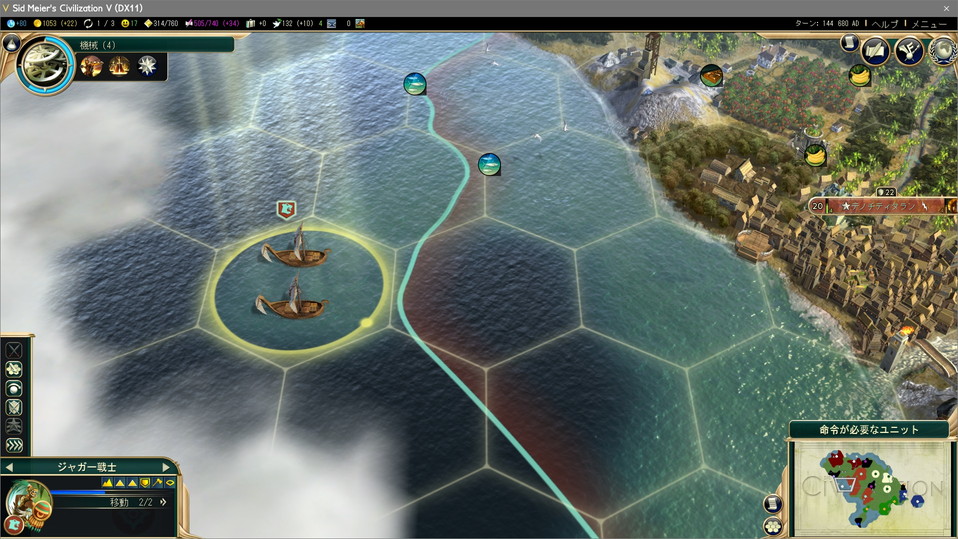958x539 pixels.
Task: Select the embarked Jaguar Warrior unit flag
Action: coord(287,209)
